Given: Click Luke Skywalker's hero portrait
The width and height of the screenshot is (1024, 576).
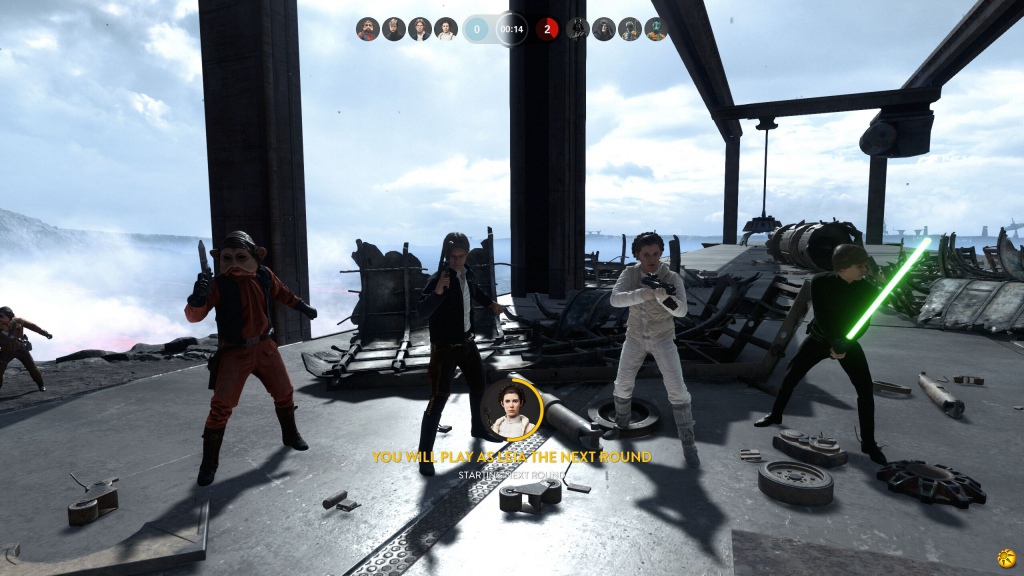Looking at the screenshot, I should 394,29.
